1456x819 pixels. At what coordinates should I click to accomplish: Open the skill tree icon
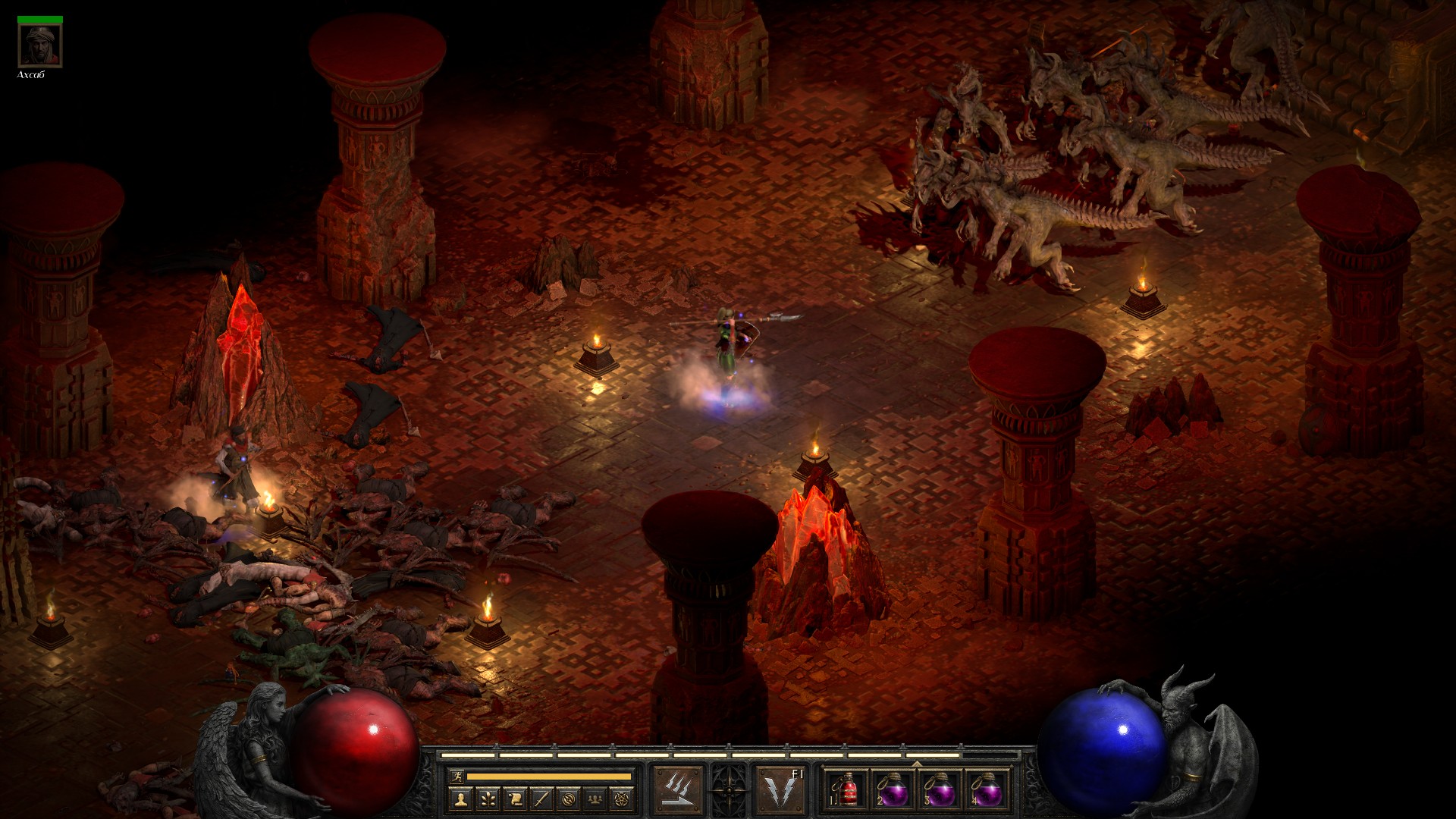(487, 798)
